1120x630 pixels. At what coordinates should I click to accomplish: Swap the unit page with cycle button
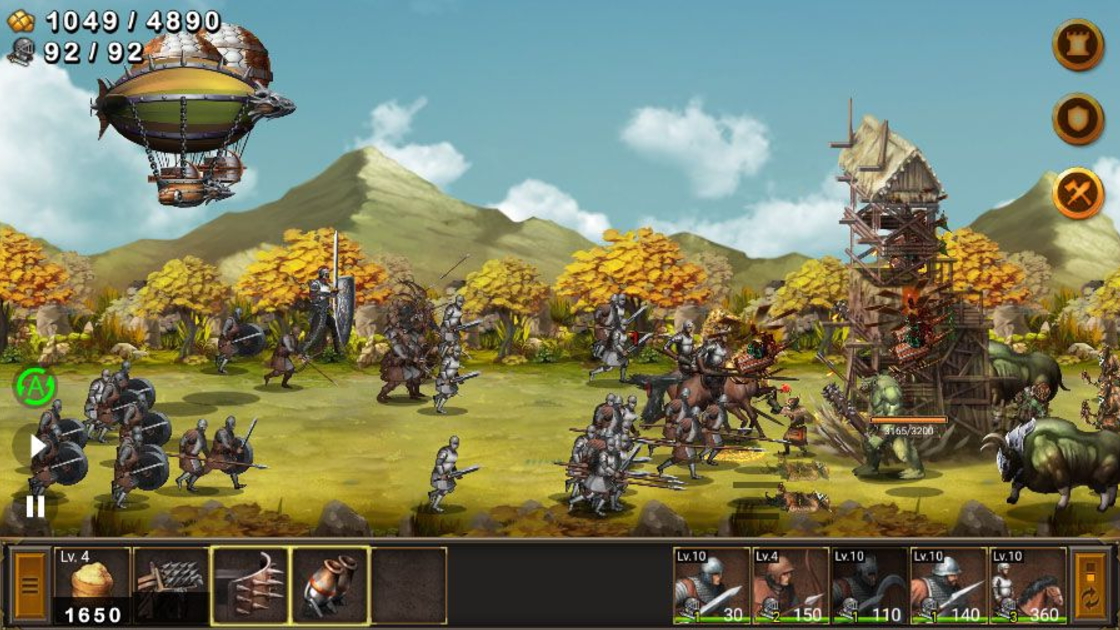coord(1090,585)
